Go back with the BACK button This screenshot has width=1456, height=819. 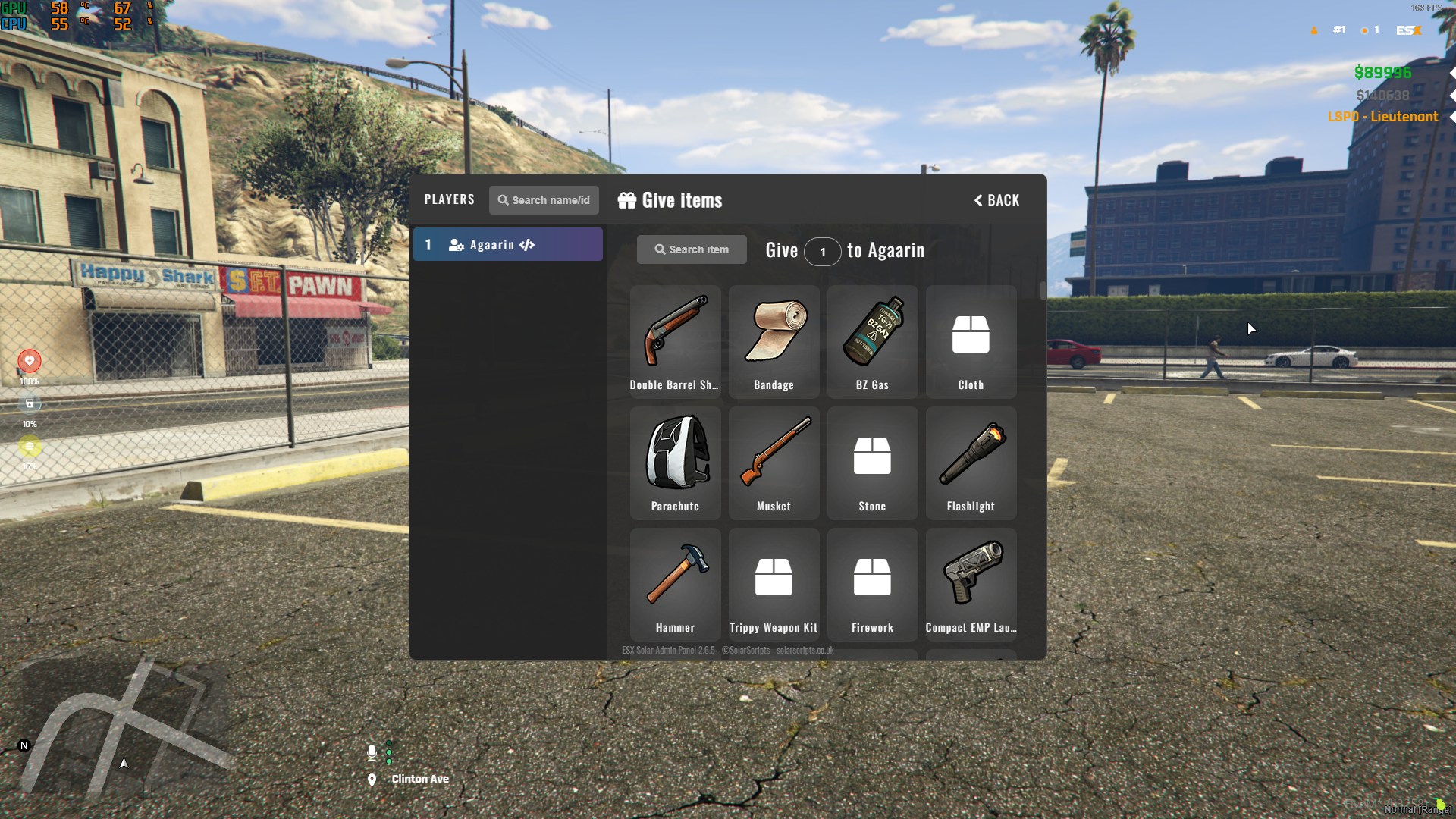996,200
